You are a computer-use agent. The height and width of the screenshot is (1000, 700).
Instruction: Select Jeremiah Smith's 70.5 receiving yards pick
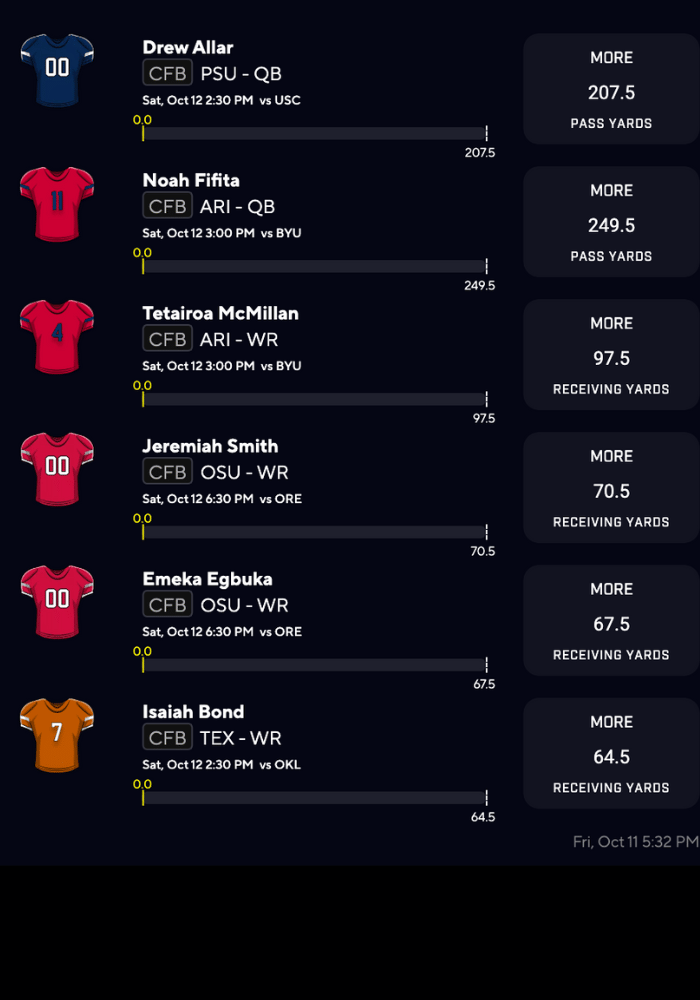pos(611,489)
